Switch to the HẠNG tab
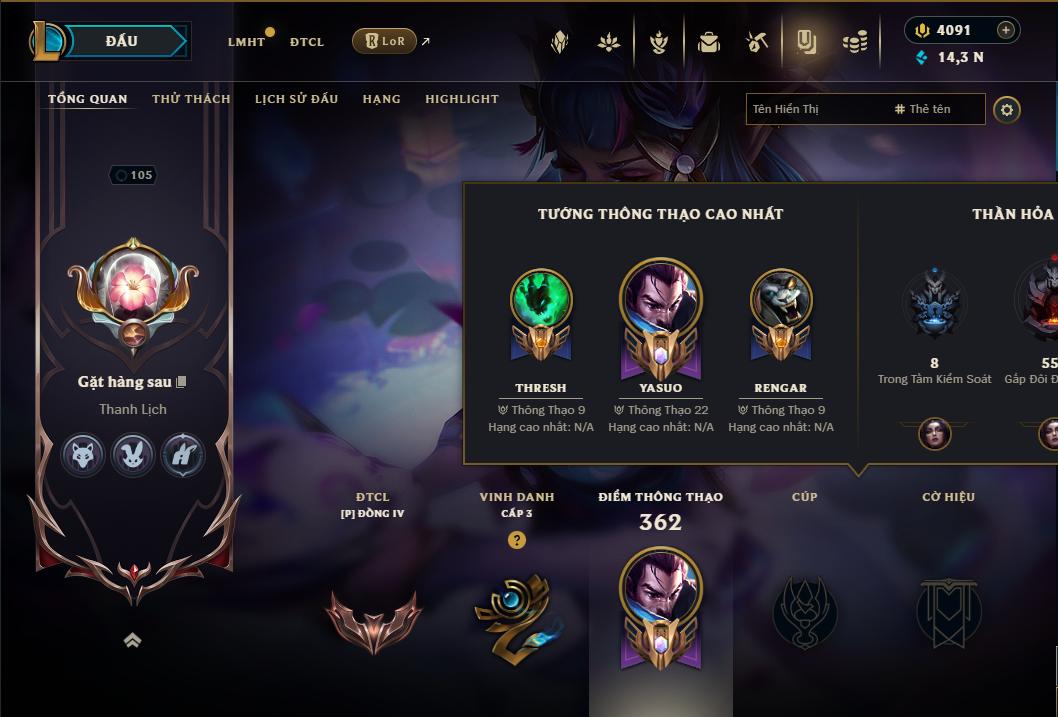The height and width of the screenshot is (717, 1058). 381,99
